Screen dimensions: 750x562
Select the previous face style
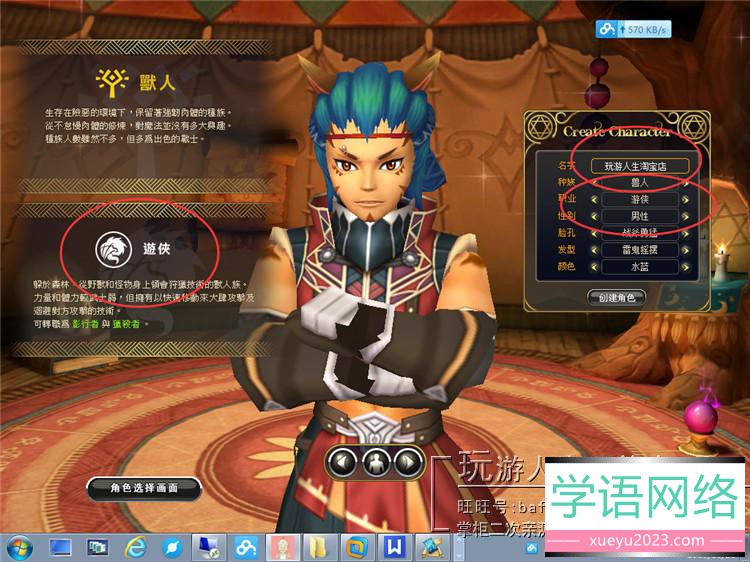pos(595,232)
